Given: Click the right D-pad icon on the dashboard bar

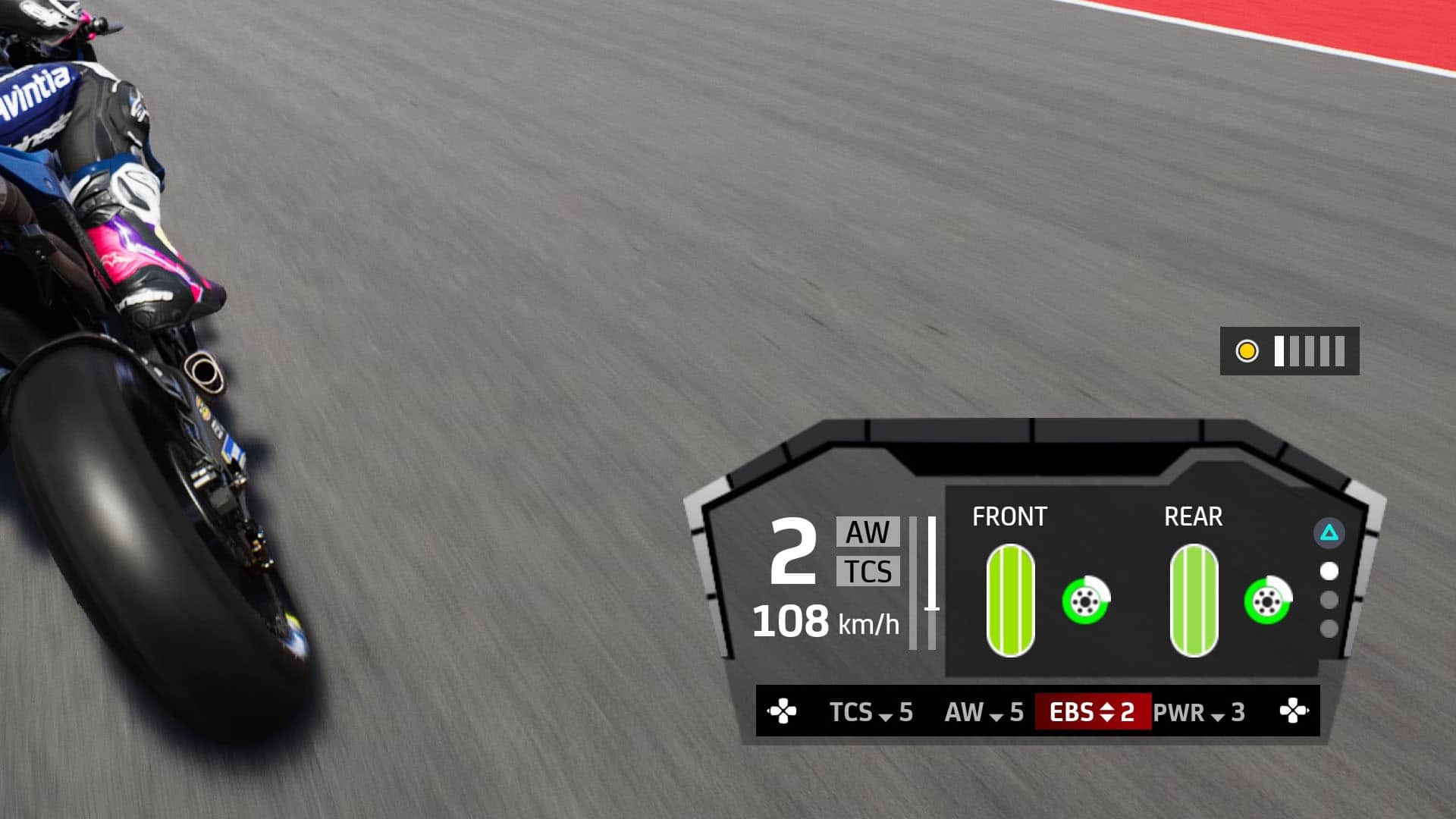Looking at the screenshot, I should click(x=1295, y=711).
